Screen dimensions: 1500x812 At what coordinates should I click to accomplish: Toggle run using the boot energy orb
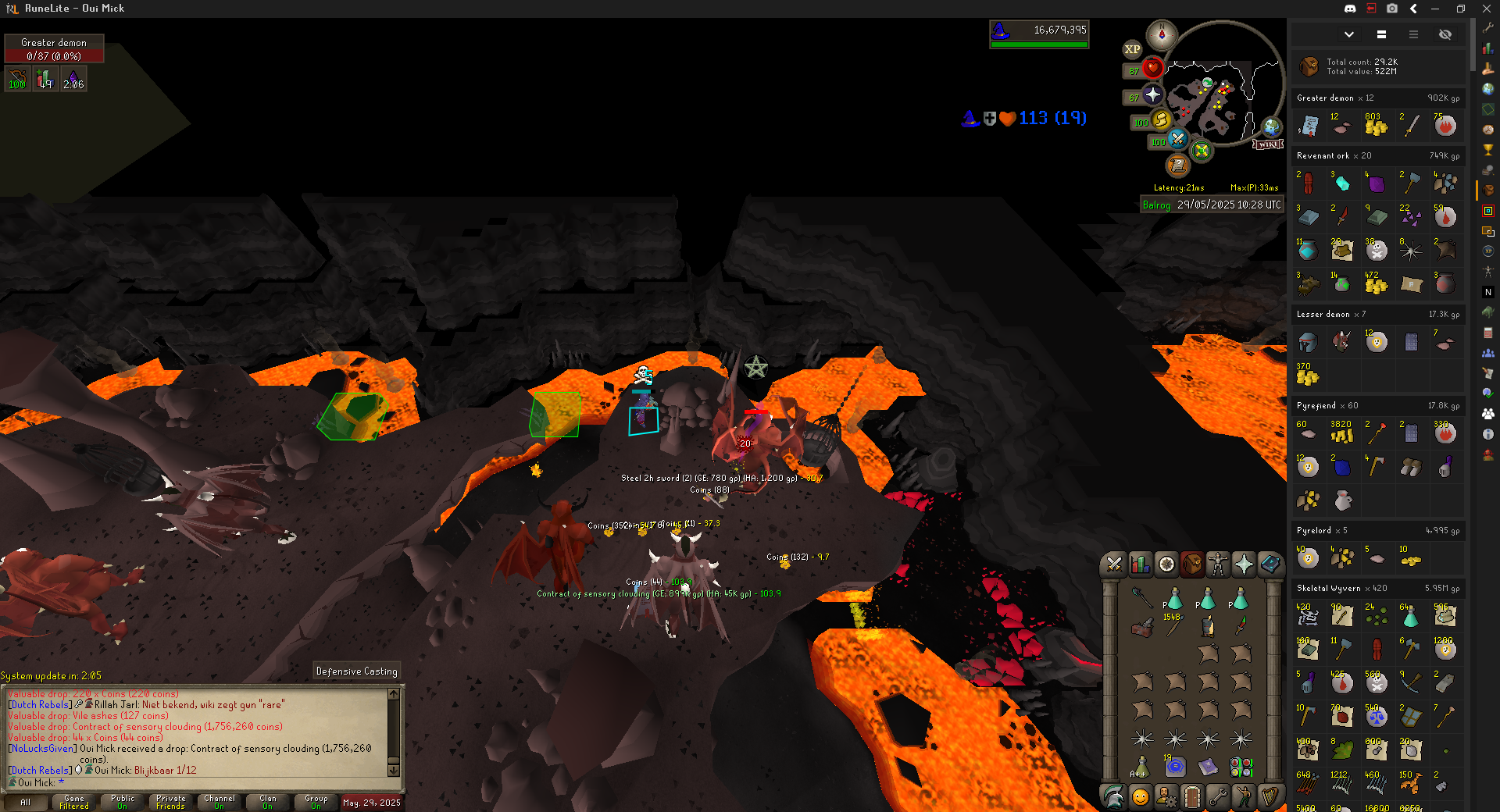[x=1161, y=120]
